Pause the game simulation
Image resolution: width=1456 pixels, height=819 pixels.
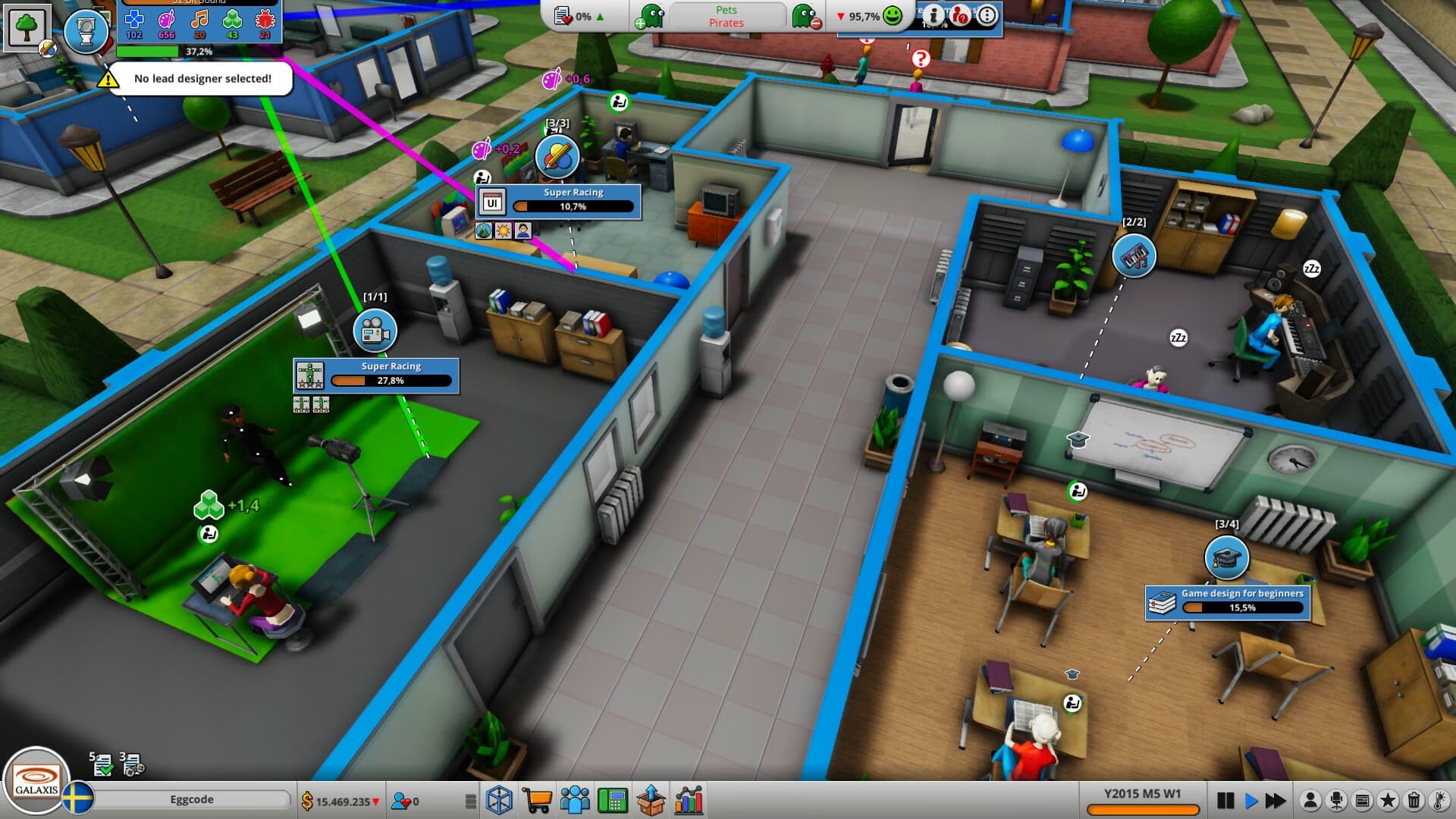[x=1225, y=800]
